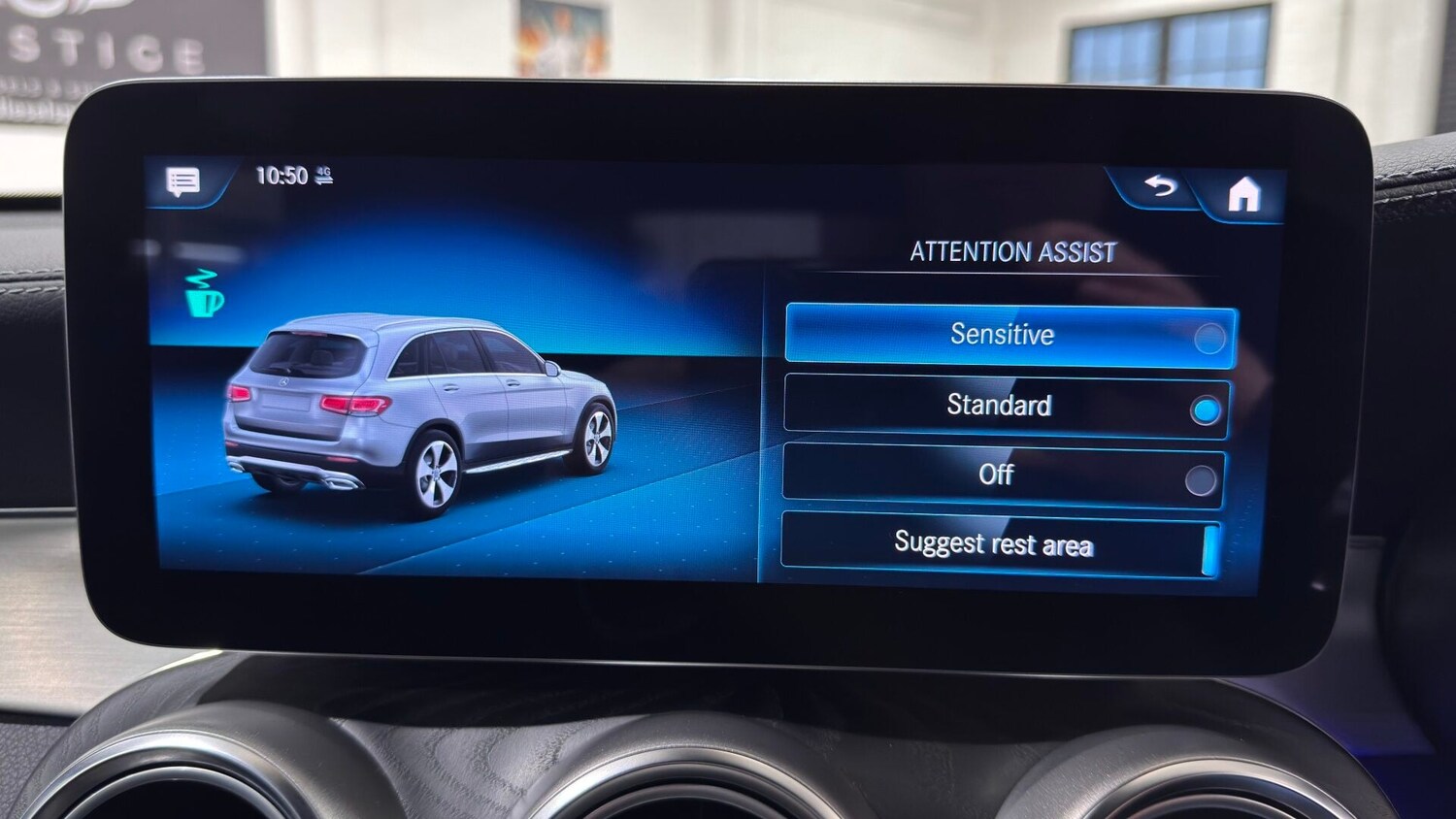
Task: Tap the radio circle next to Sensitive
Action: point(1210,340)
